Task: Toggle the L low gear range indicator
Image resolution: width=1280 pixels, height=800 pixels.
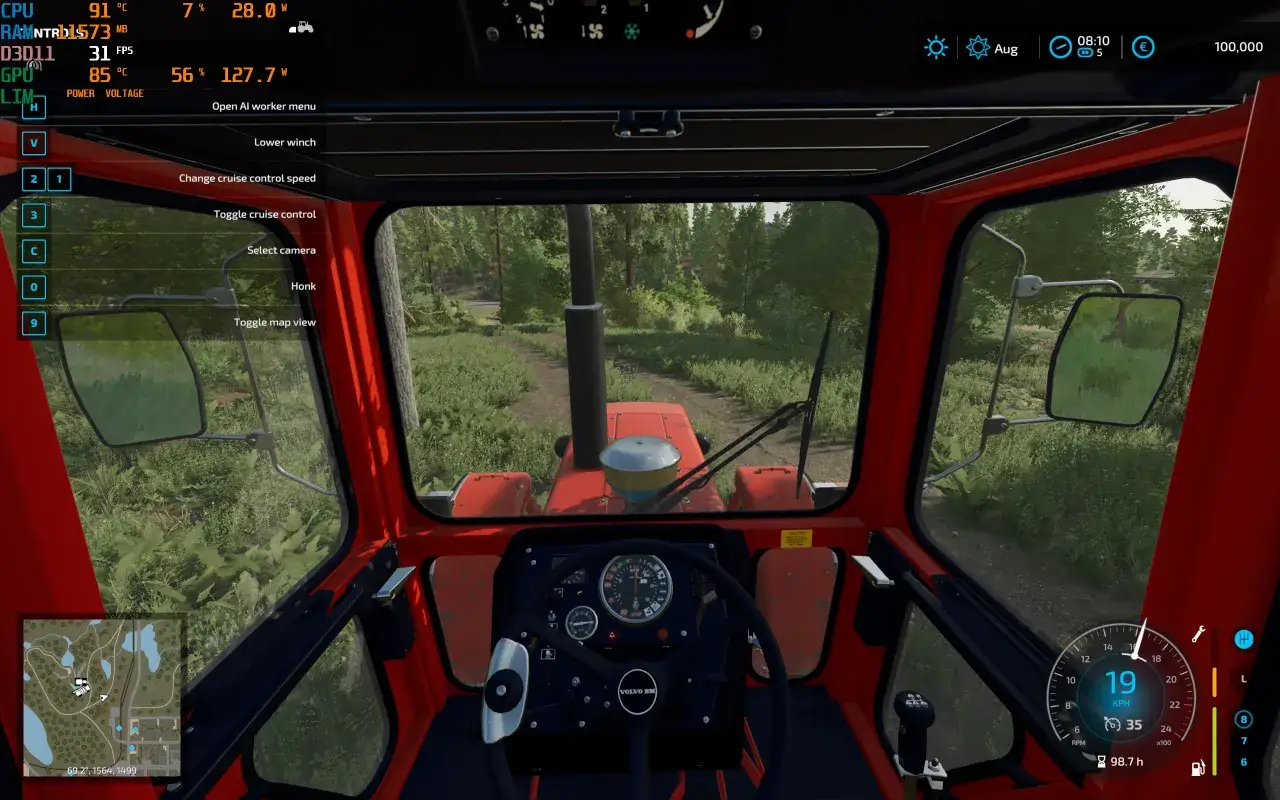Action: pyautogui.click(x=1243, y=680)
